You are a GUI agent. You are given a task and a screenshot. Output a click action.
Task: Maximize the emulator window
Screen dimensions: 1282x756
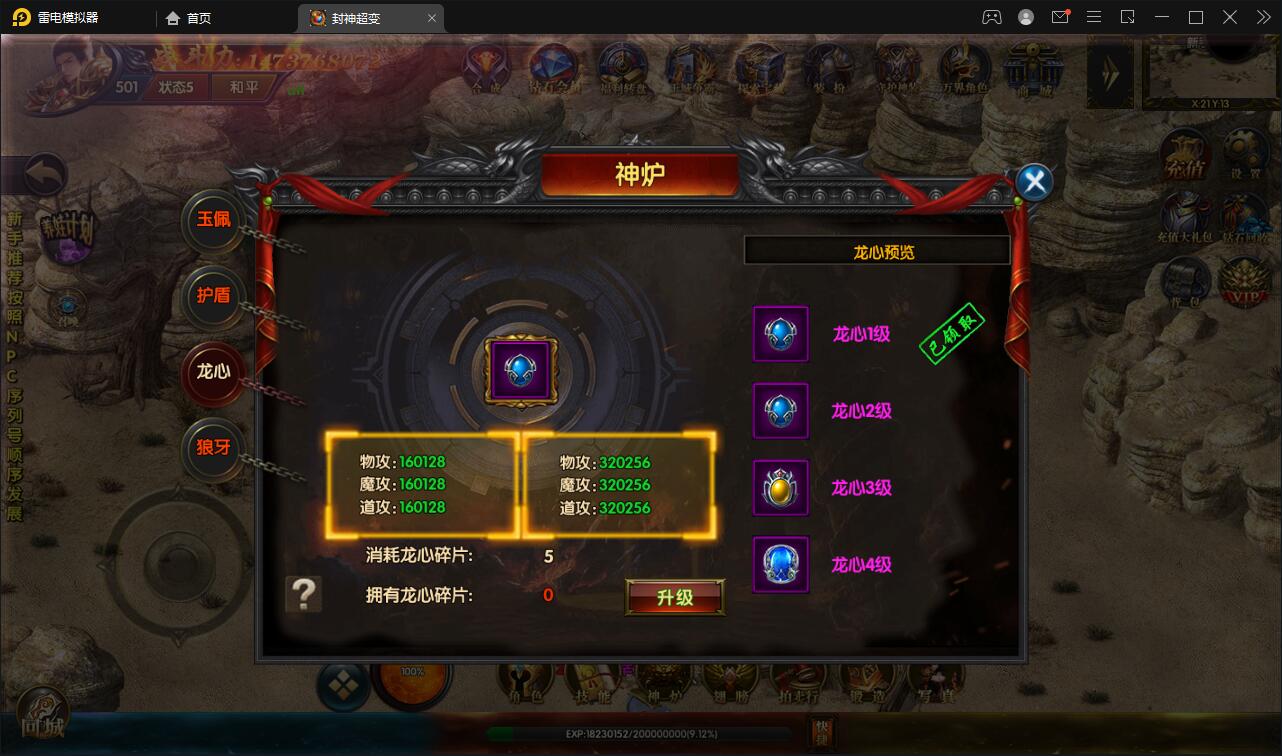point(1195,17)
